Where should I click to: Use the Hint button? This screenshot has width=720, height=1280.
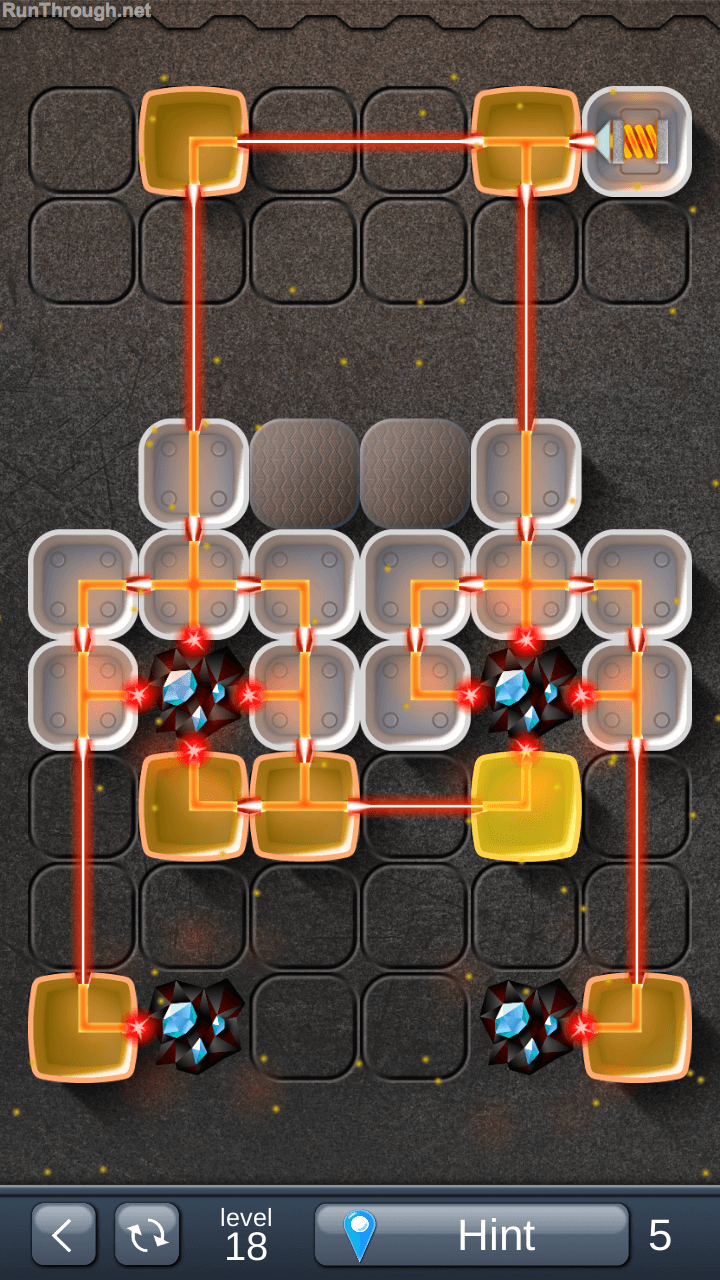click(471, 1235)
